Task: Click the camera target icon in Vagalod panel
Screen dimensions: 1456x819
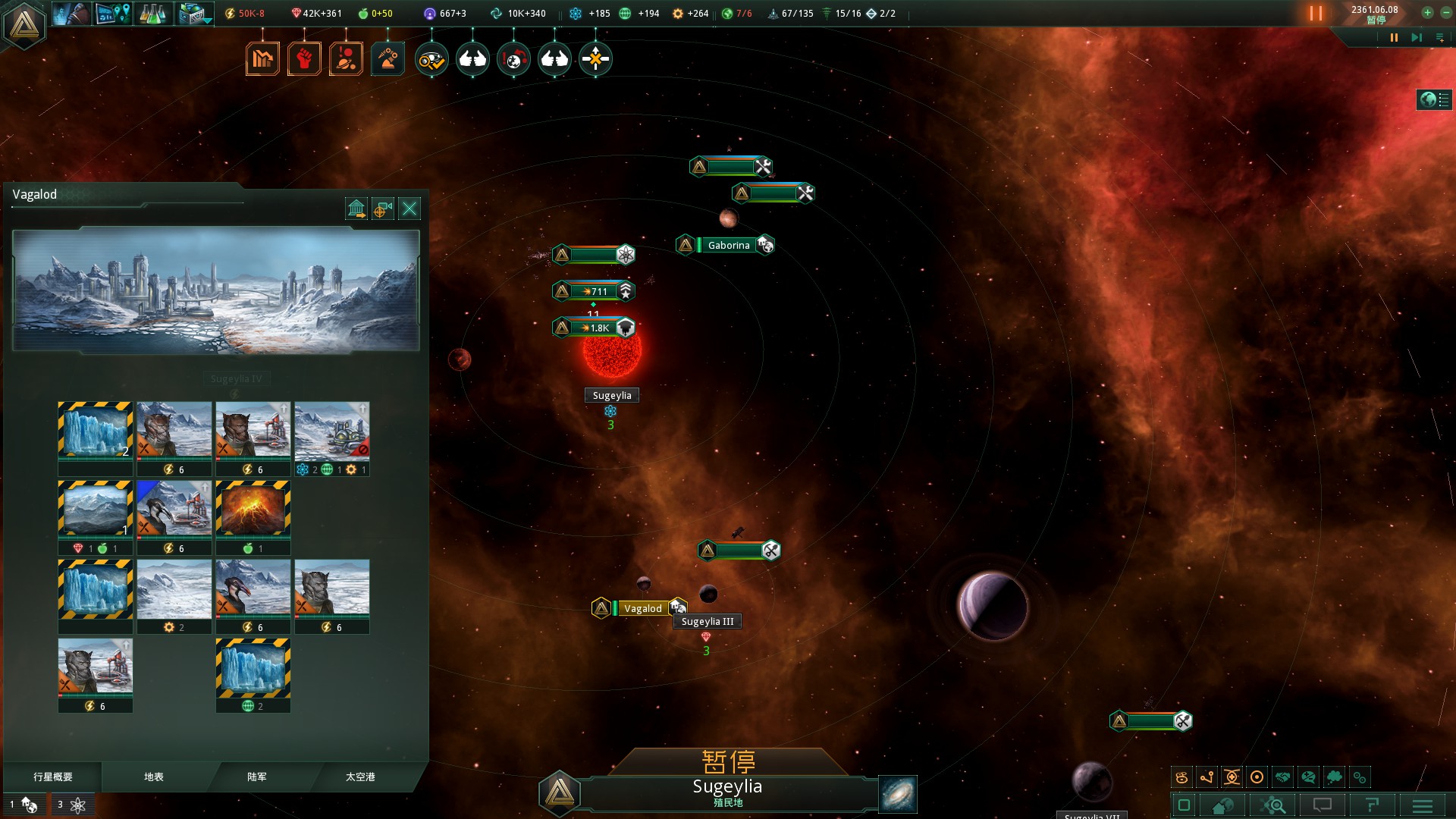Action: pyautogui.click(x=383, y=209)
